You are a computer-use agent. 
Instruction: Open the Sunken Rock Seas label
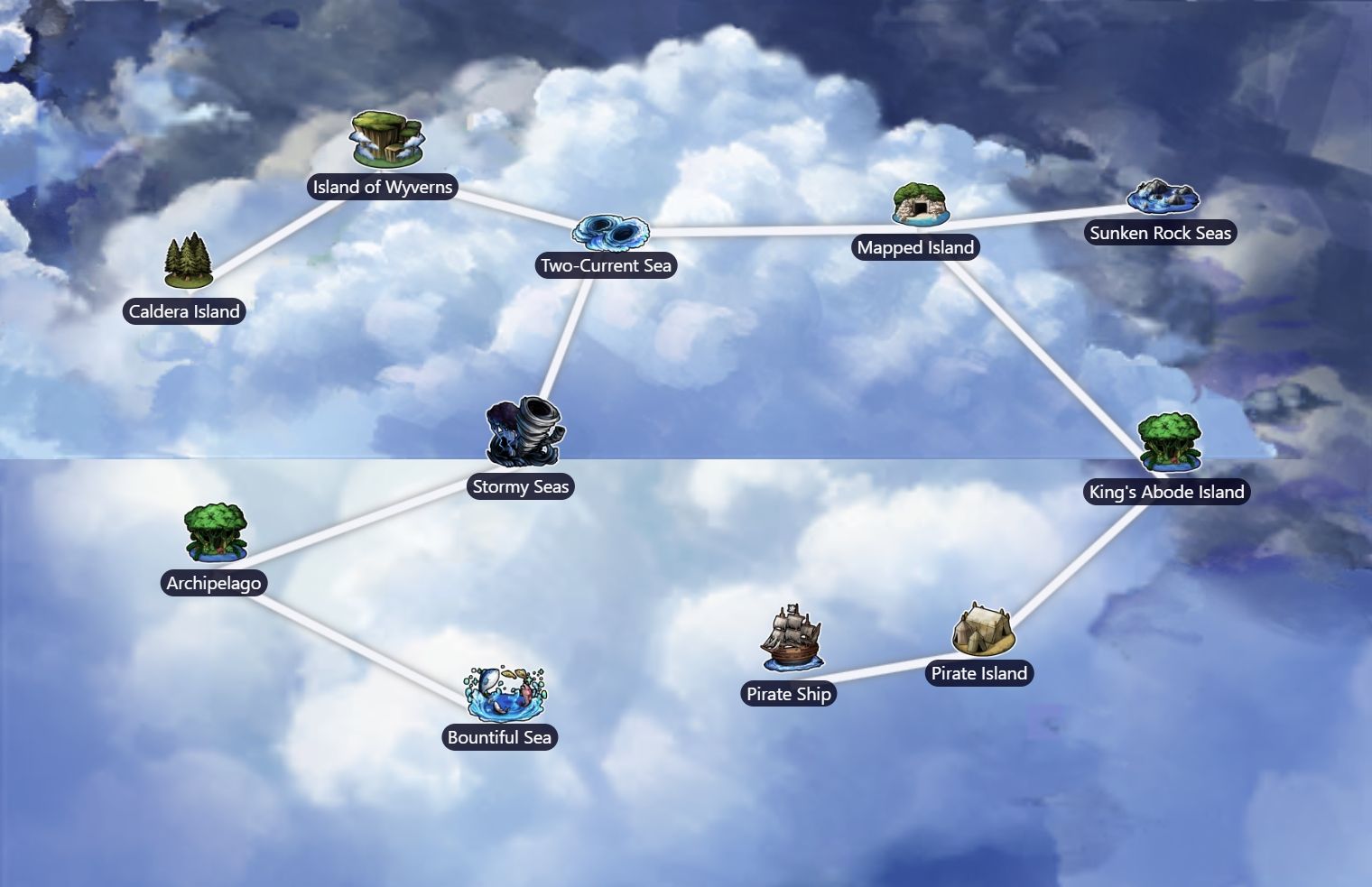pyautogui.click(x=1160, y=232)
